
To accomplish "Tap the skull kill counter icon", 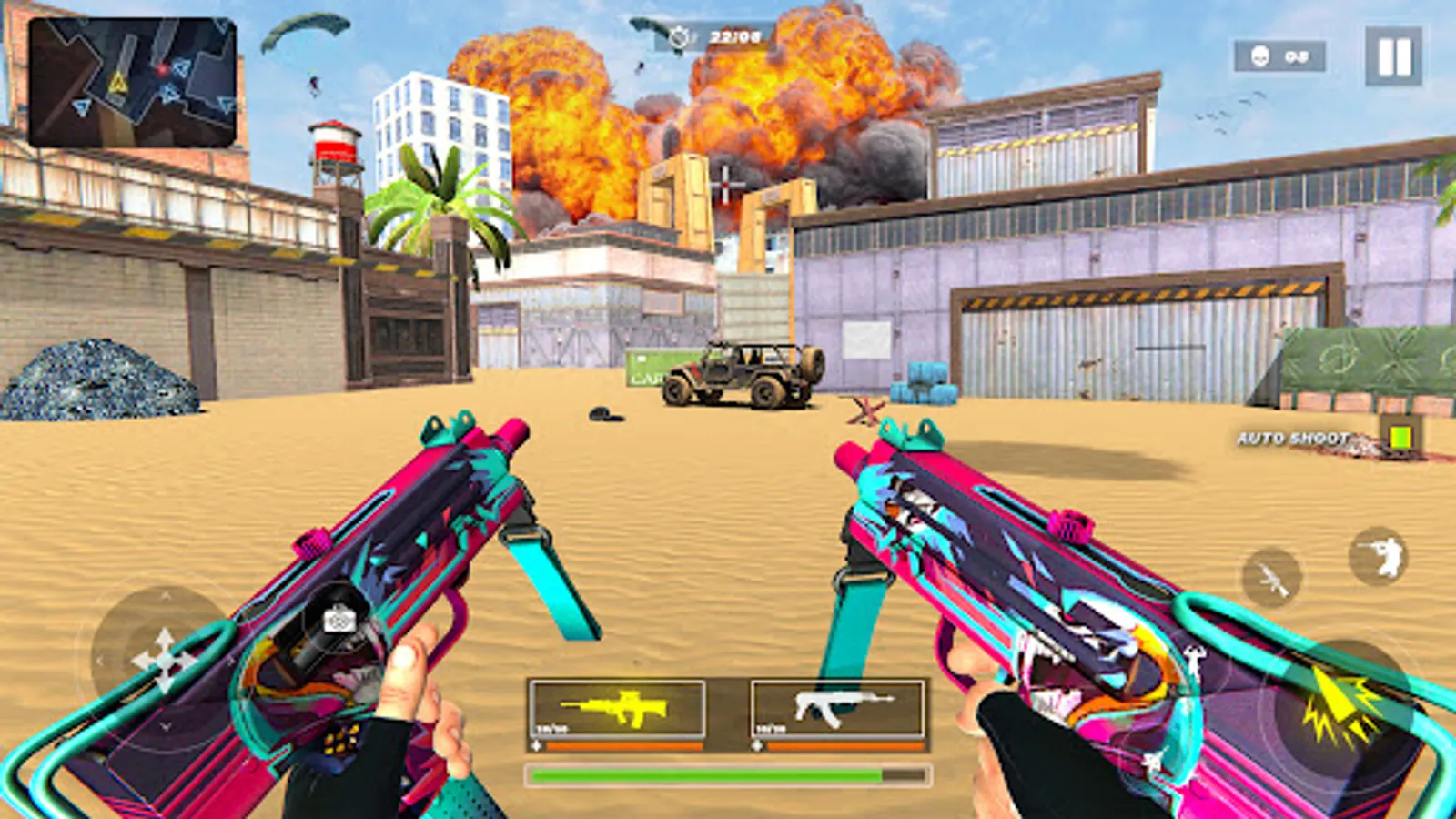I will click(x=1262, y=56).
